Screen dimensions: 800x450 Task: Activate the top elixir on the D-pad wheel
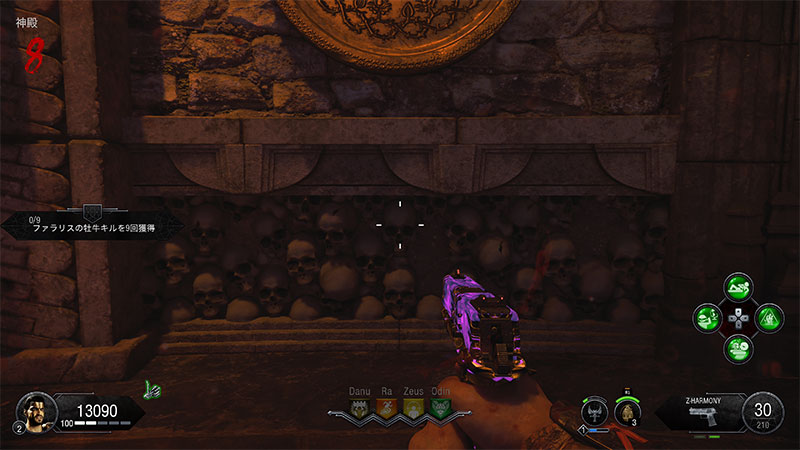[737, 289]
